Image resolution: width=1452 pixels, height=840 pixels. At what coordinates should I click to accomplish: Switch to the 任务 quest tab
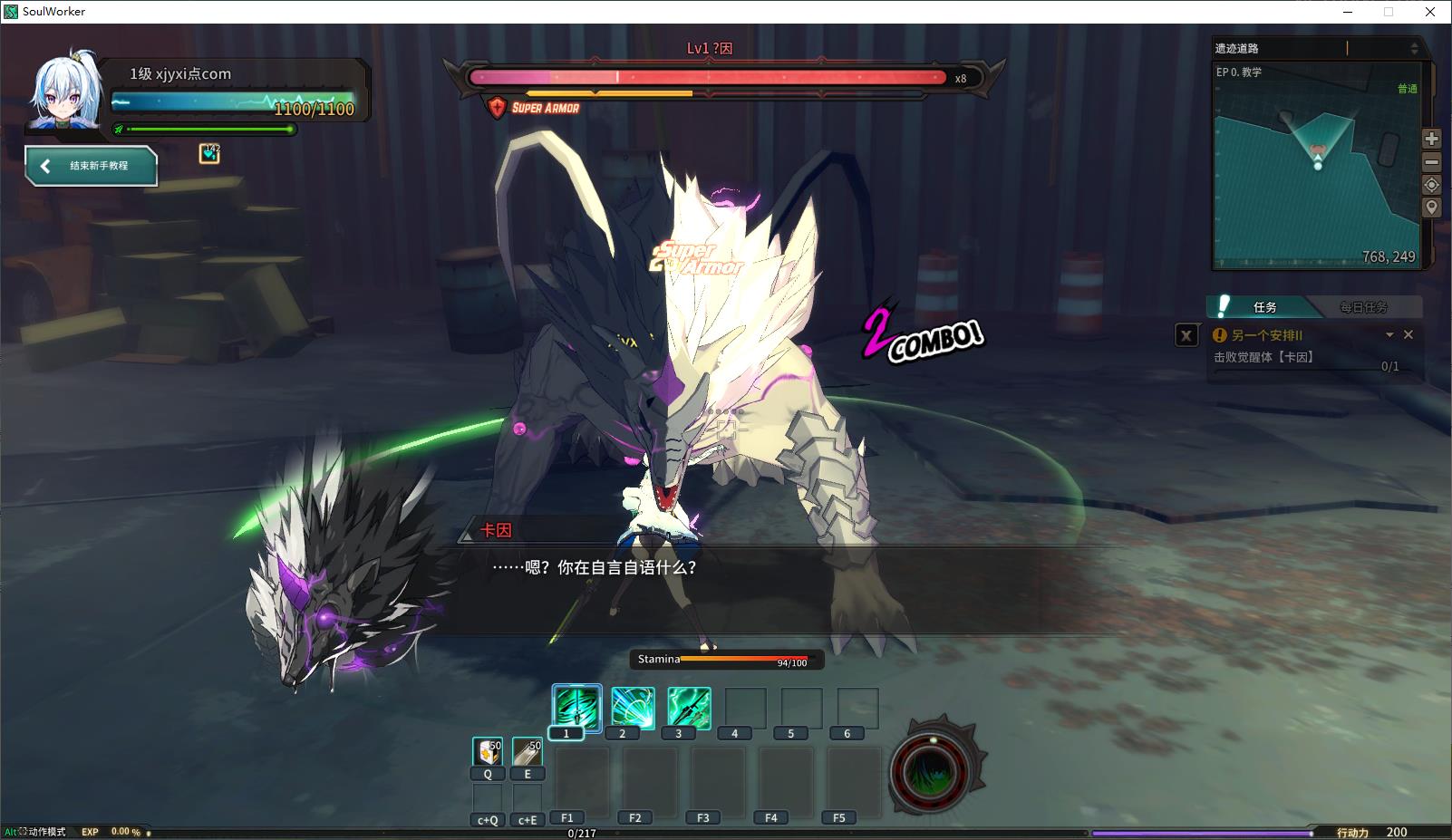pos(1264,307)
